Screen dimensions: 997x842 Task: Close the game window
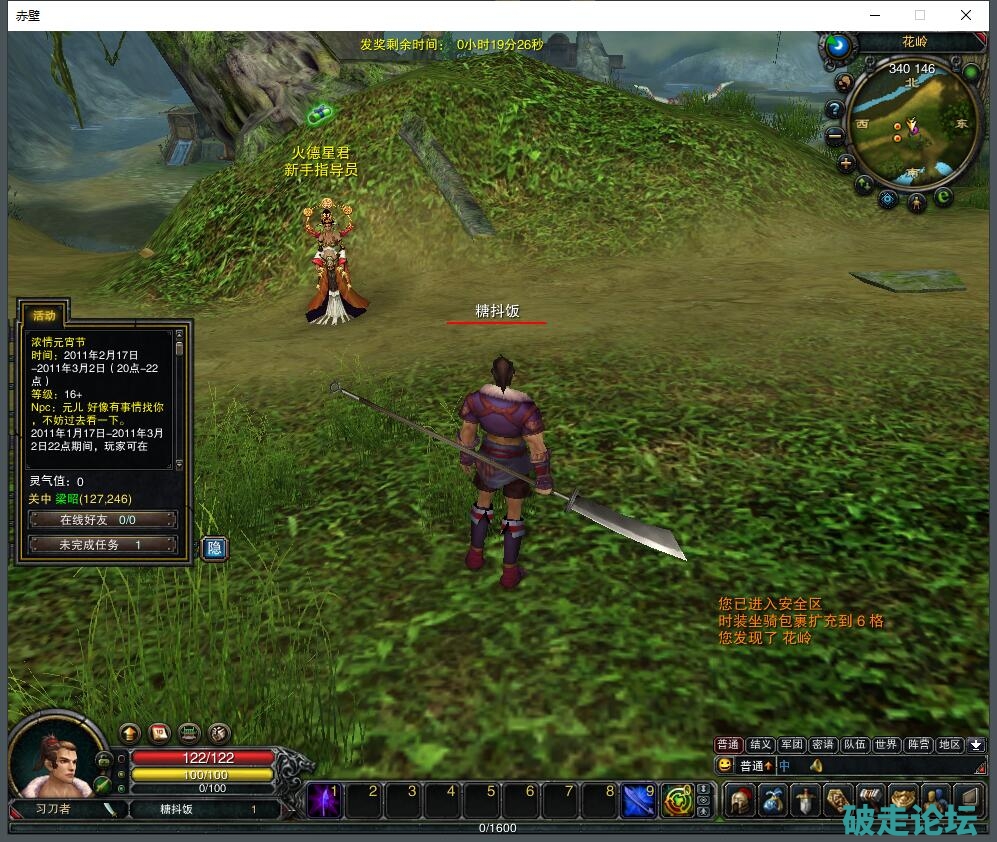pyautogui.click(x=966, y=15)
